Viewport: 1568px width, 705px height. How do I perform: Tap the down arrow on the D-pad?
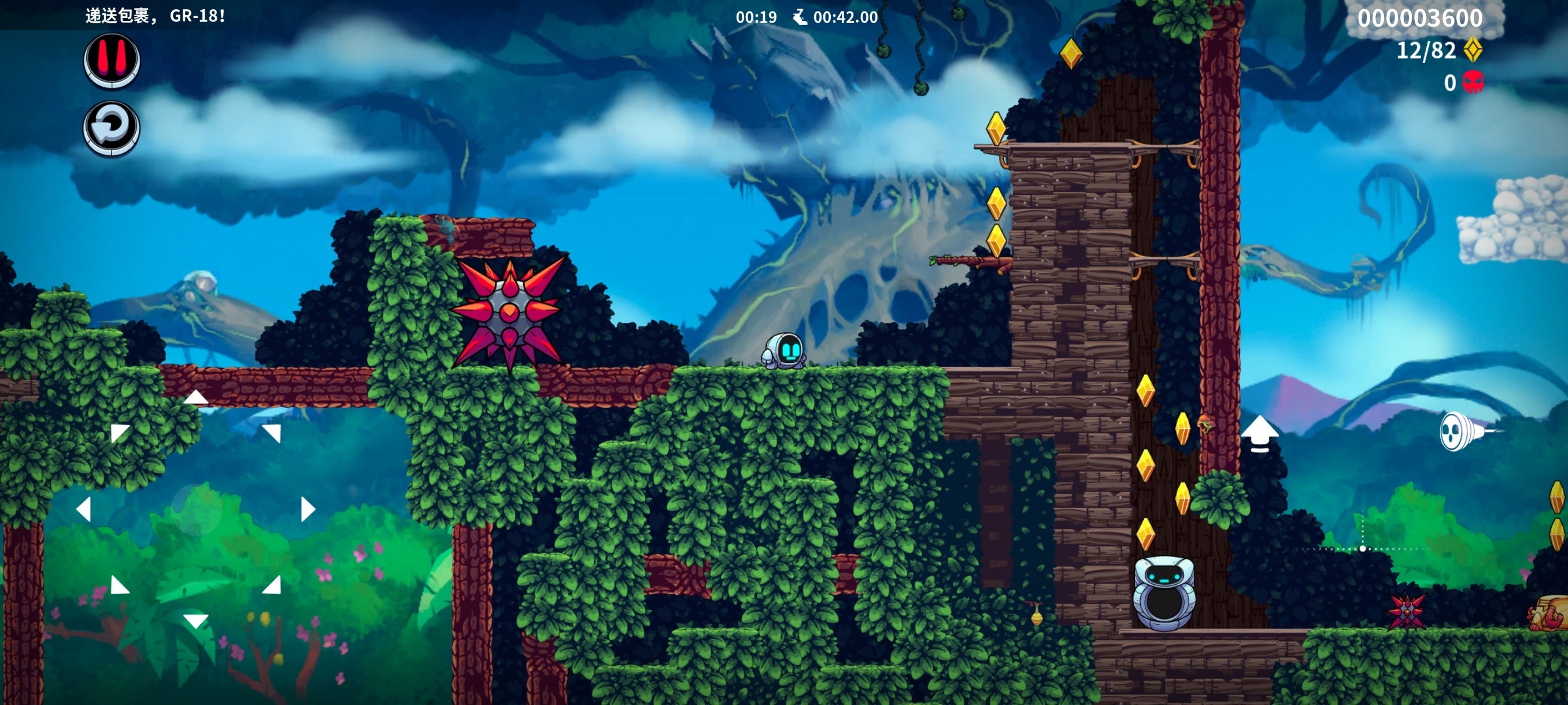196,621
